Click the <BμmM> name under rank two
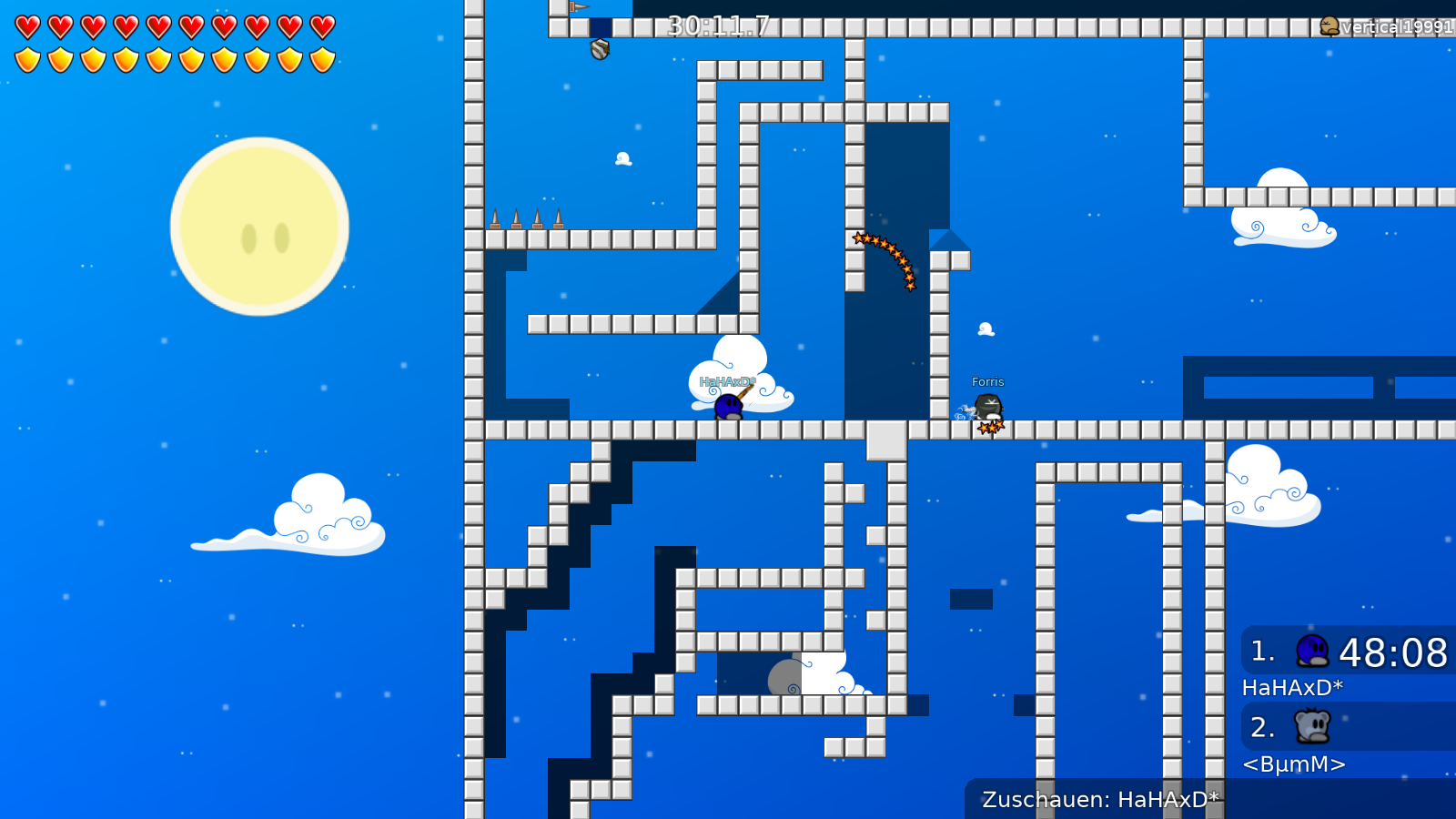Viewport: 1456px width, 819px height. click(x=1295, y=764)
